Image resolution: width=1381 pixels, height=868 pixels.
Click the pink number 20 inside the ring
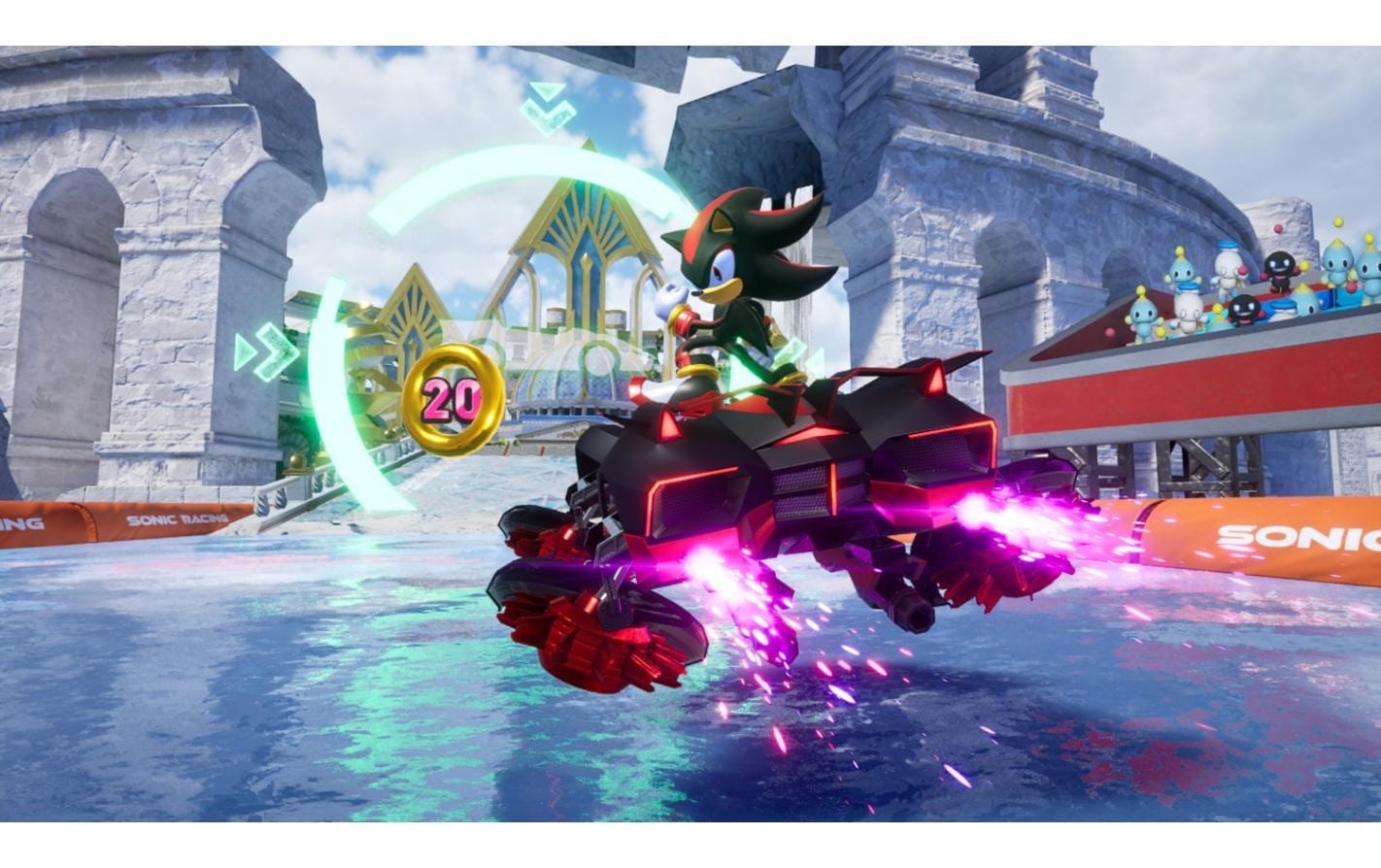(x=453, y=397)
